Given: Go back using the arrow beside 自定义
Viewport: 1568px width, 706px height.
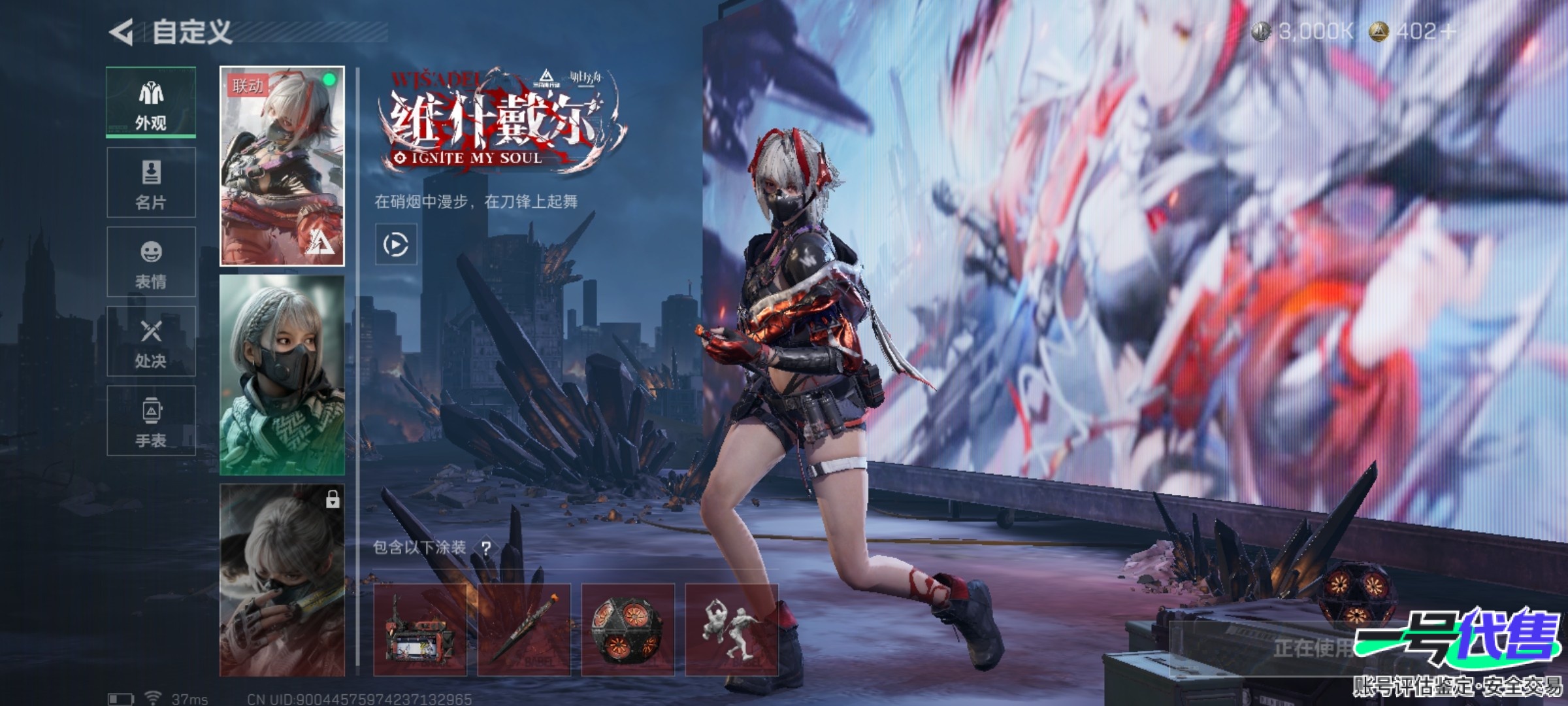Looking at the screenshot, I should tap(122, 32).
